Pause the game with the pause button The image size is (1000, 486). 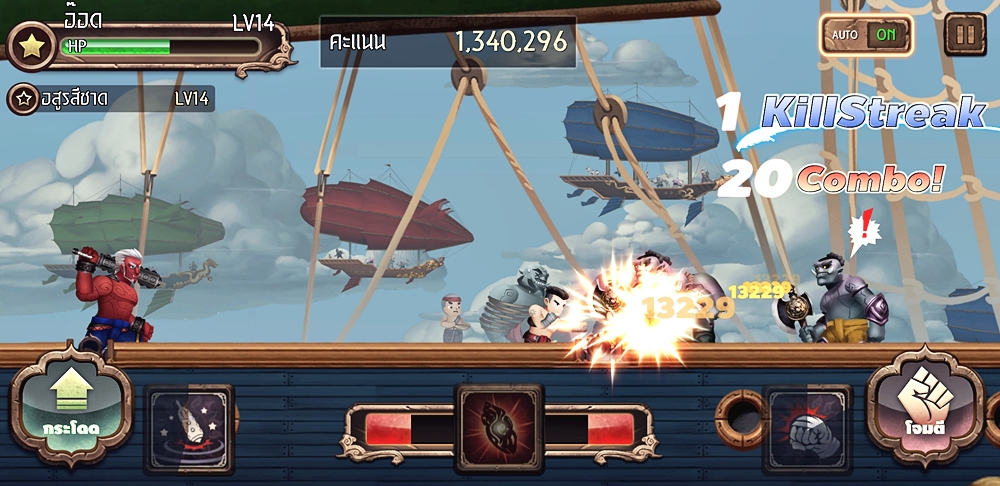[x=965, y=34]
